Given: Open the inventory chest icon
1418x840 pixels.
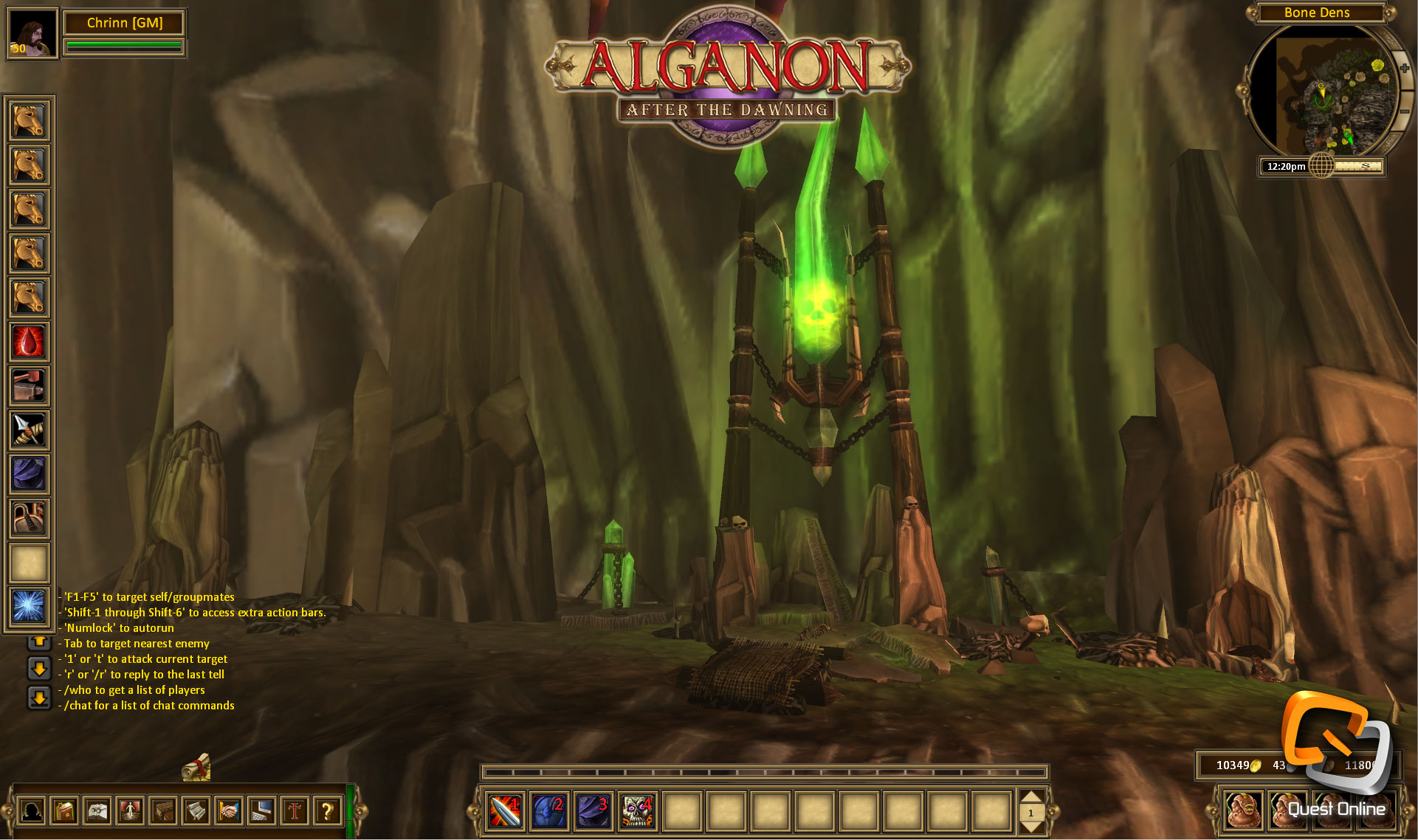Looking at the screenshot, I should (x=163, y=811).
